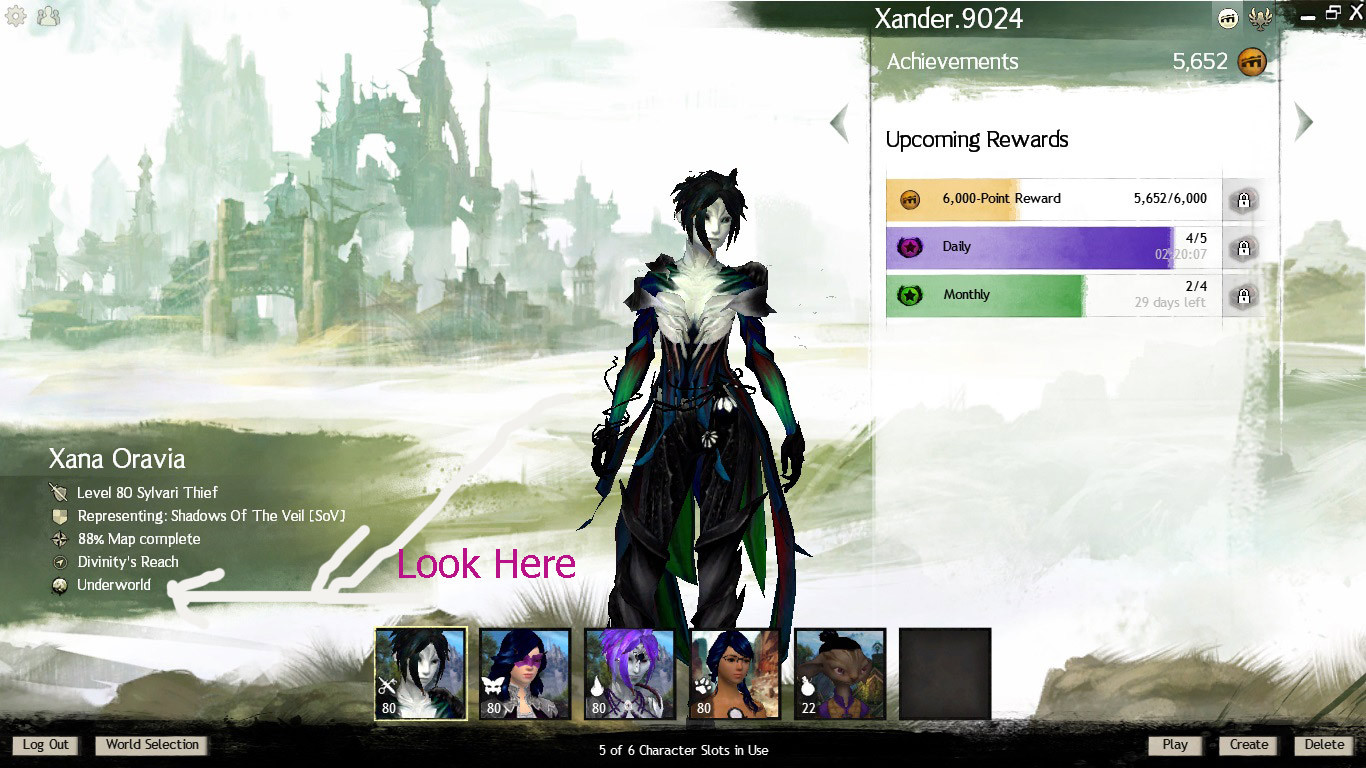Select the purple-haired level 80 character

click(630, 674)
